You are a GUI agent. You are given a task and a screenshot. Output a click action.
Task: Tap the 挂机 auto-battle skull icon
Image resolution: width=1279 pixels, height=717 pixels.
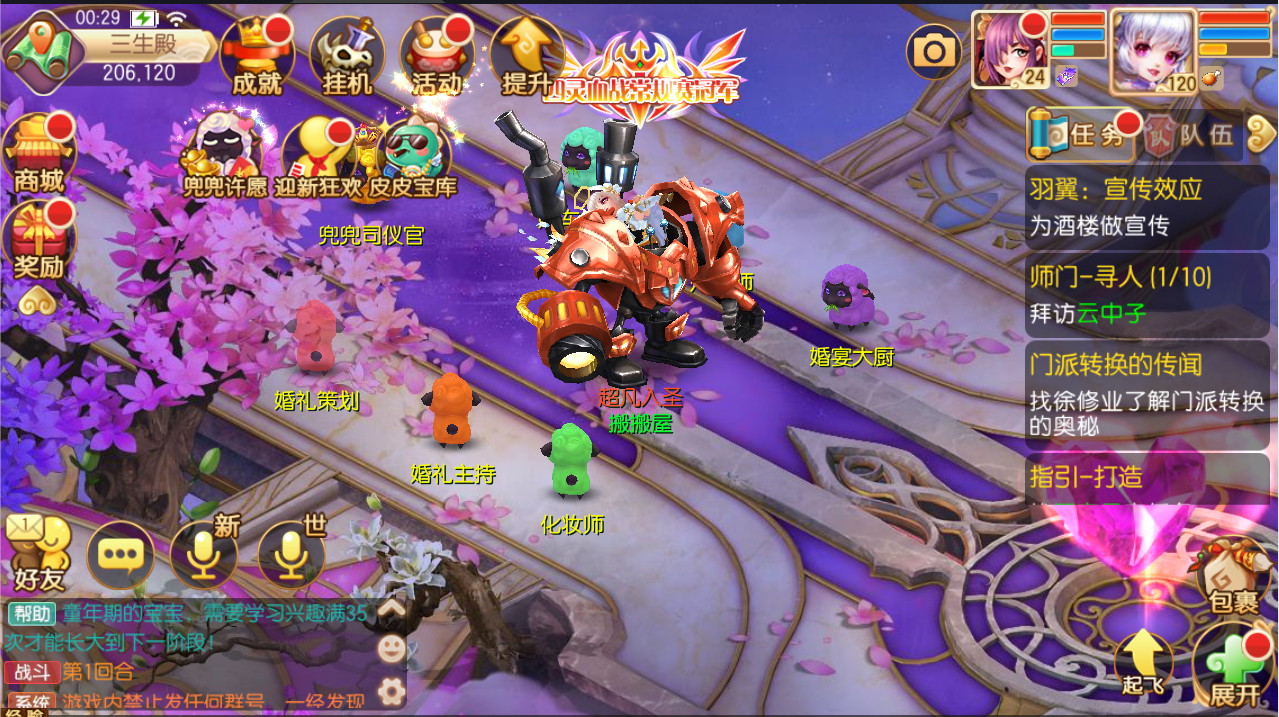(347, 54)
